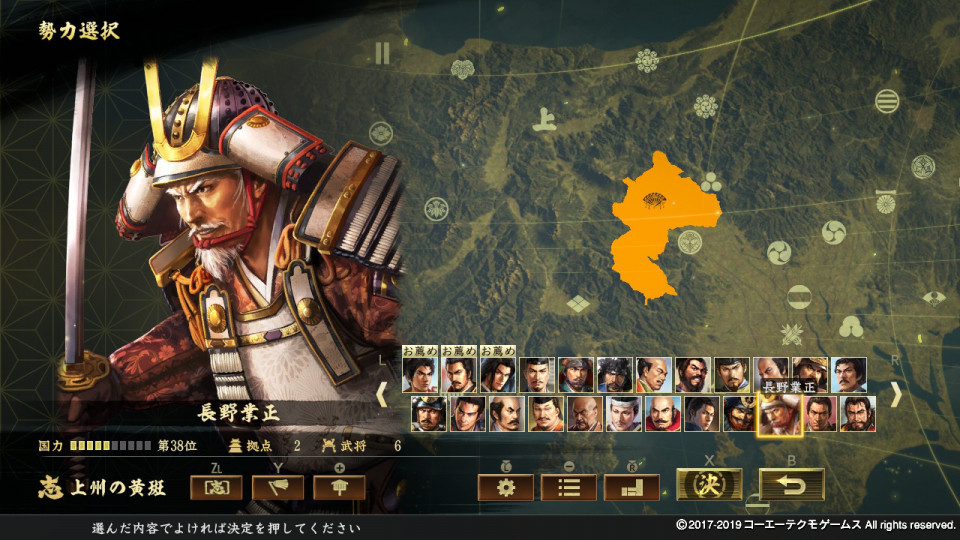The width and height of the screenshot is (960, 540).
Task: Select the triple-comma tomoe clan crest on the map
Action: click(833, 232)
